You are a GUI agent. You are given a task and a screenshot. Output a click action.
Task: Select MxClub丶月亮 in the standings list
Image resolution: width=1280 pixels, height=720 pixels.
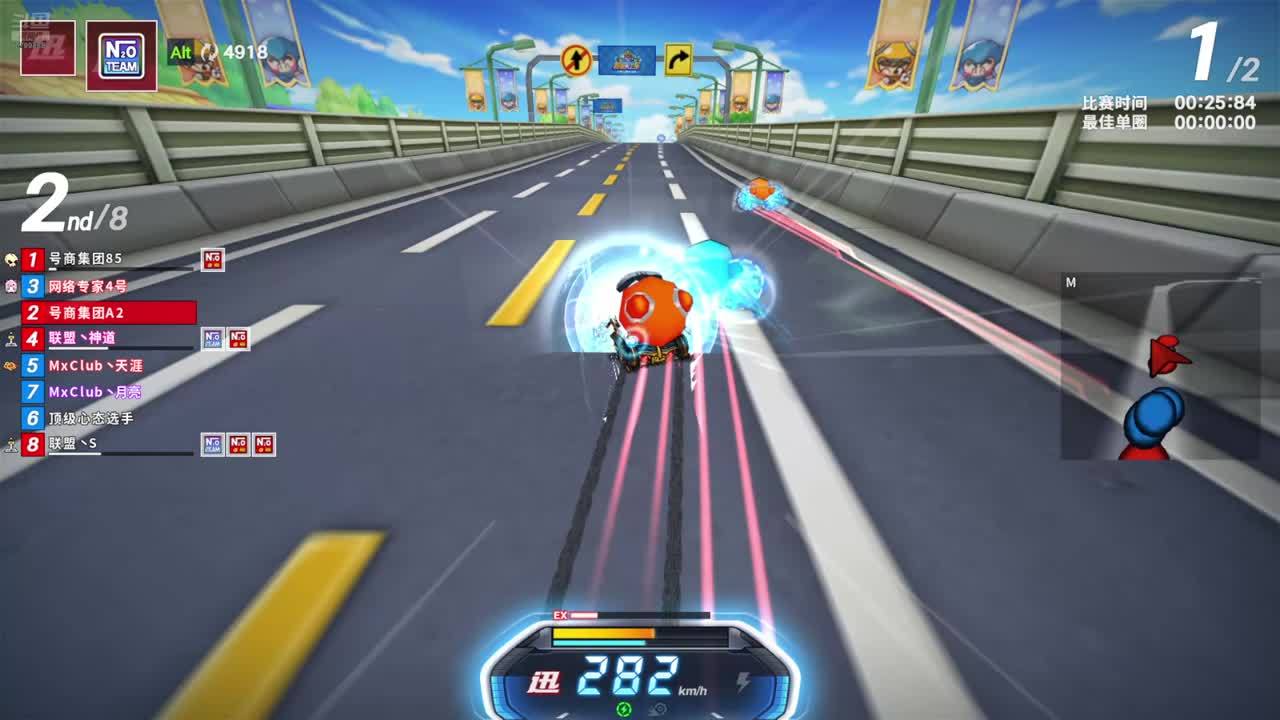[95, 392]
